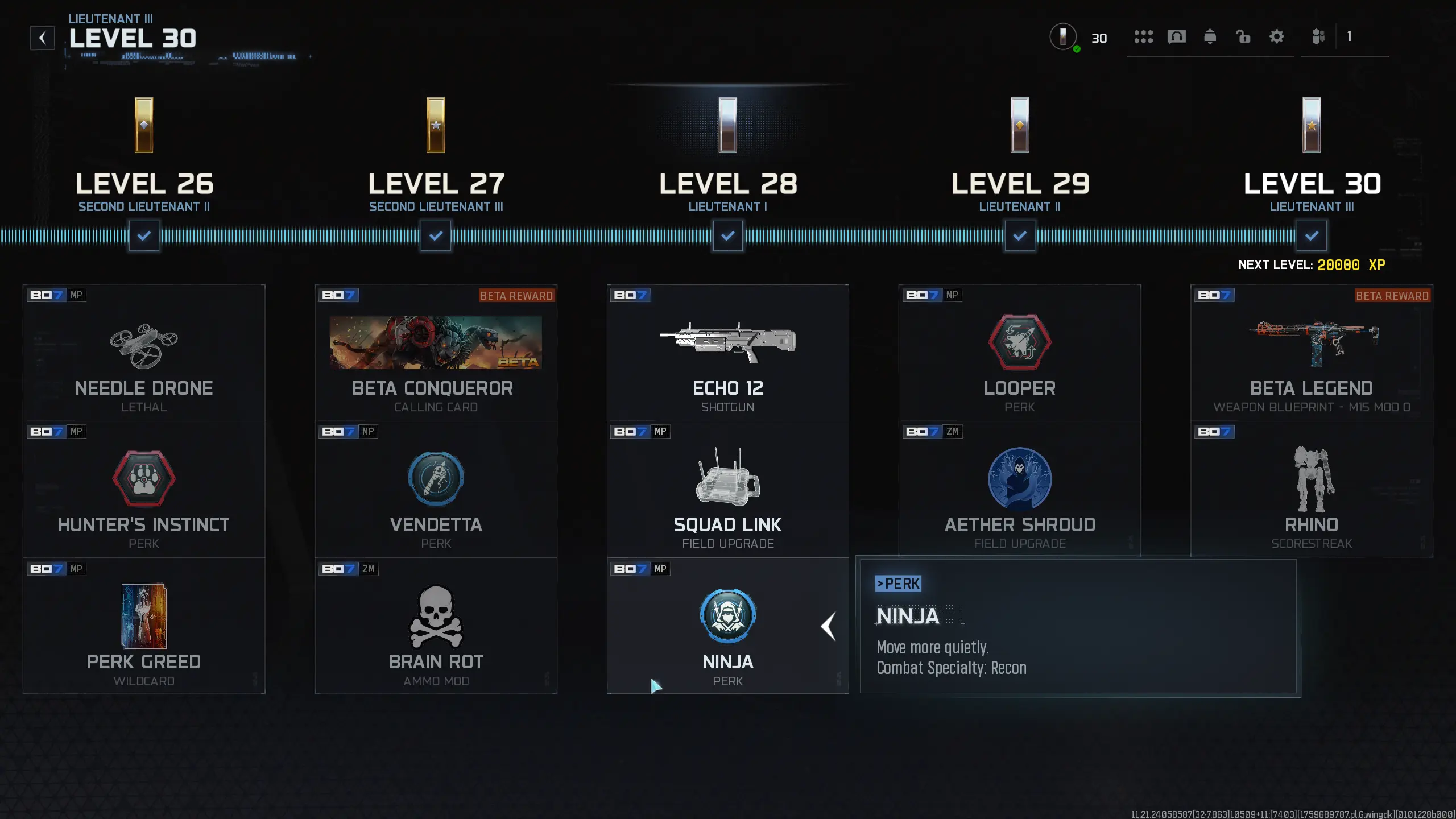
Task: Click the checkmark under Level 28
Action: pyautogui.click(x=728, y=235)
